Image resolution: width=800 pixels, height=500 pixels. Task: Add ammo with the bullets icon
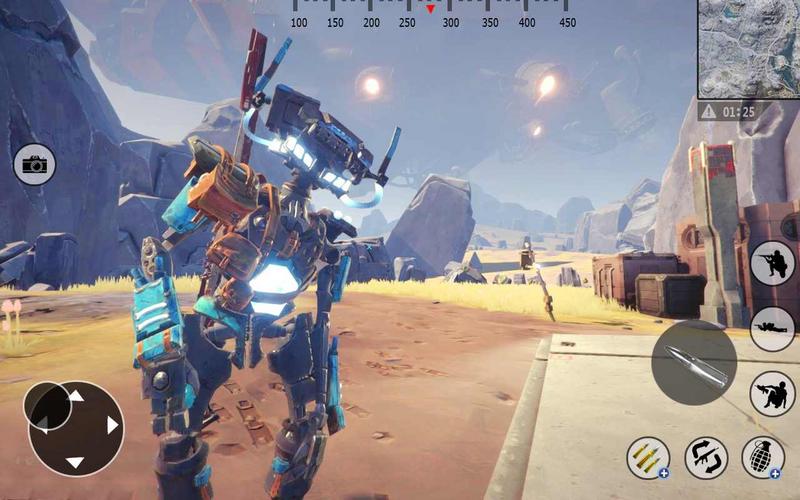click(x=648, y=458)
